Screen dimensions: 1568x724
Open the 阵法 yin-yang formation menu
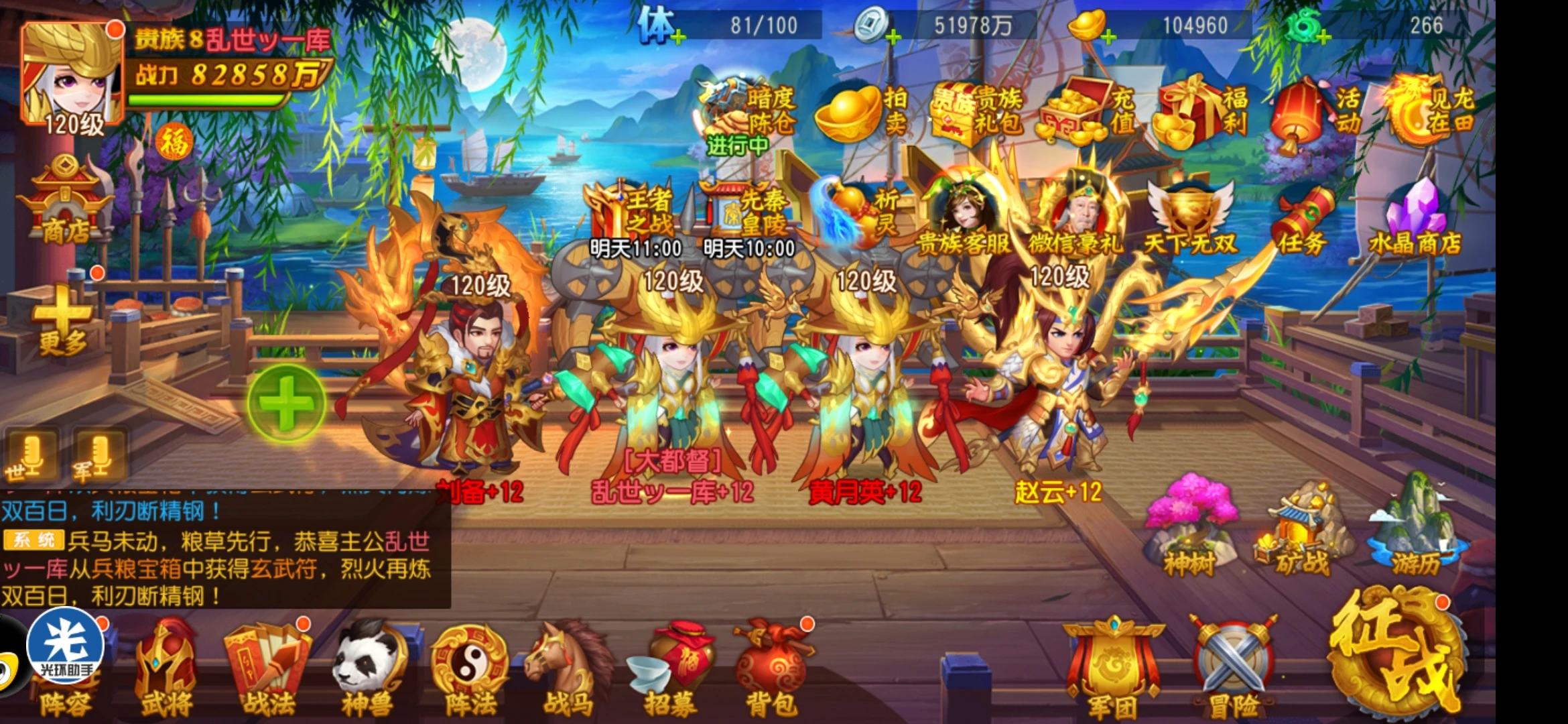tap(470, 670)
